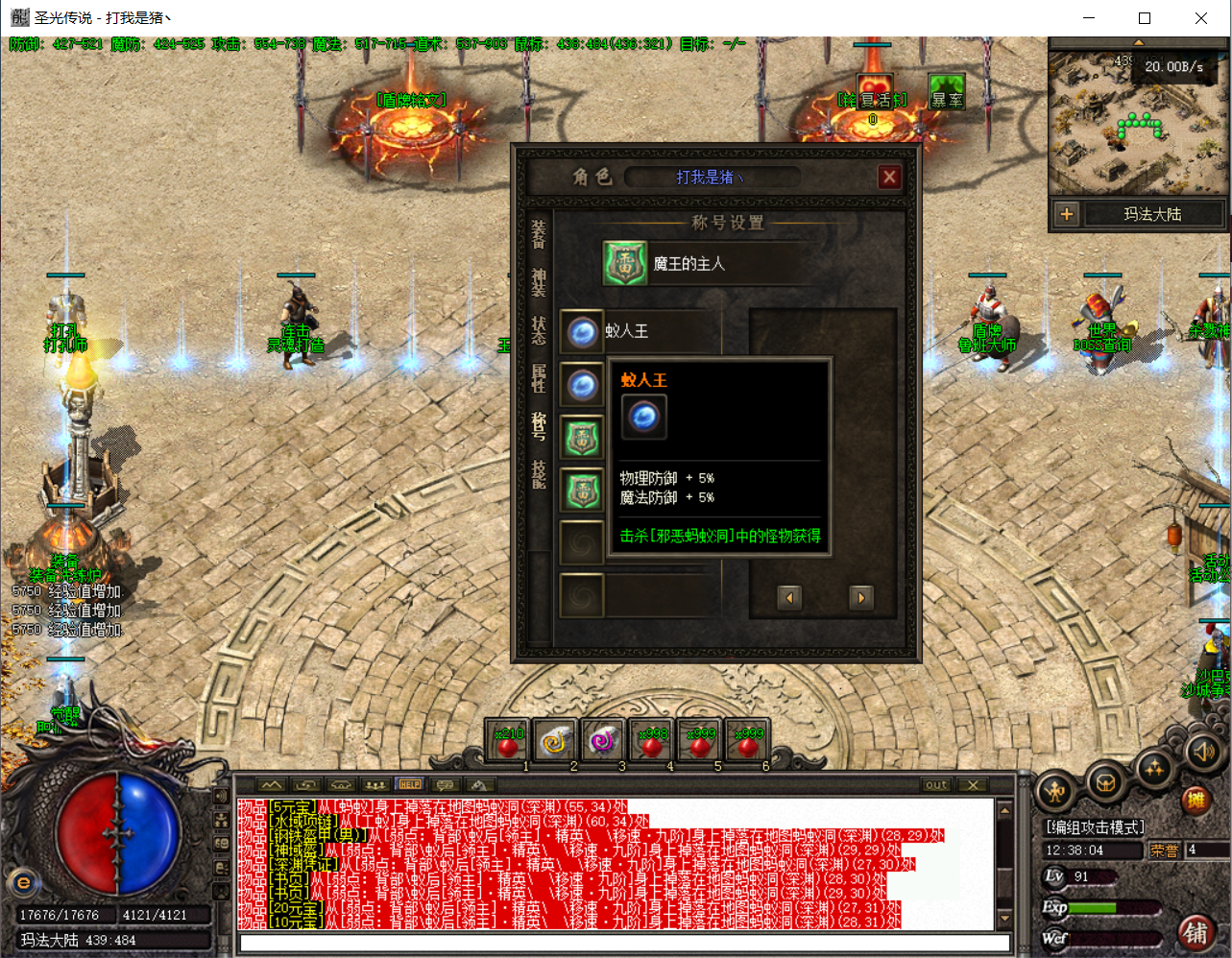Open the 摊 stall button
Screen dimensions: 1232x958
click(x=1196, y=800)
